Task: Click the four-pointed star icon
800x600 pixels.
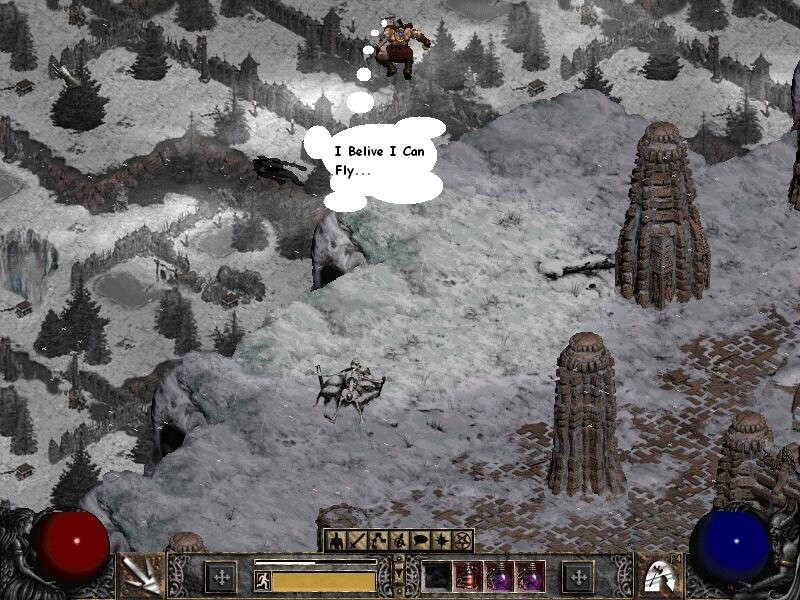Action: [443, 541]
